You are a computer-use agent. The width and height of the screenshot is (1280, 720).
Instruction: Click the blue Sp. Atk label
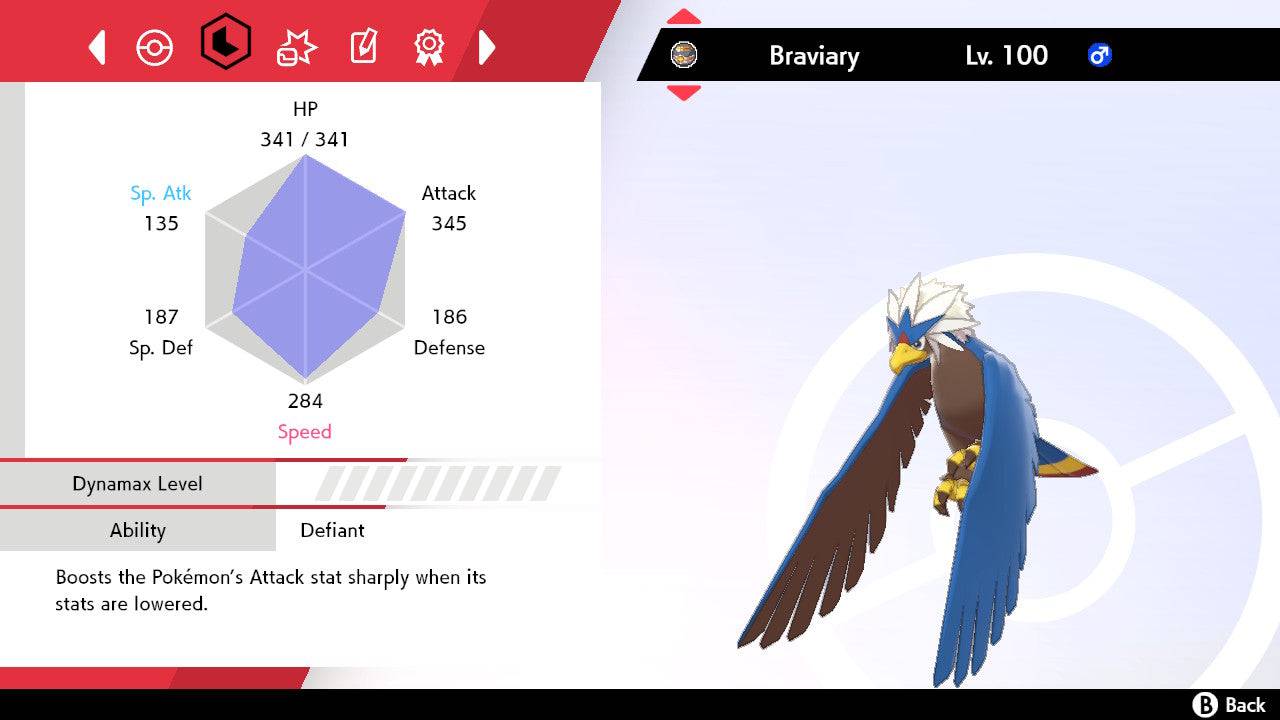pos(161,193)
